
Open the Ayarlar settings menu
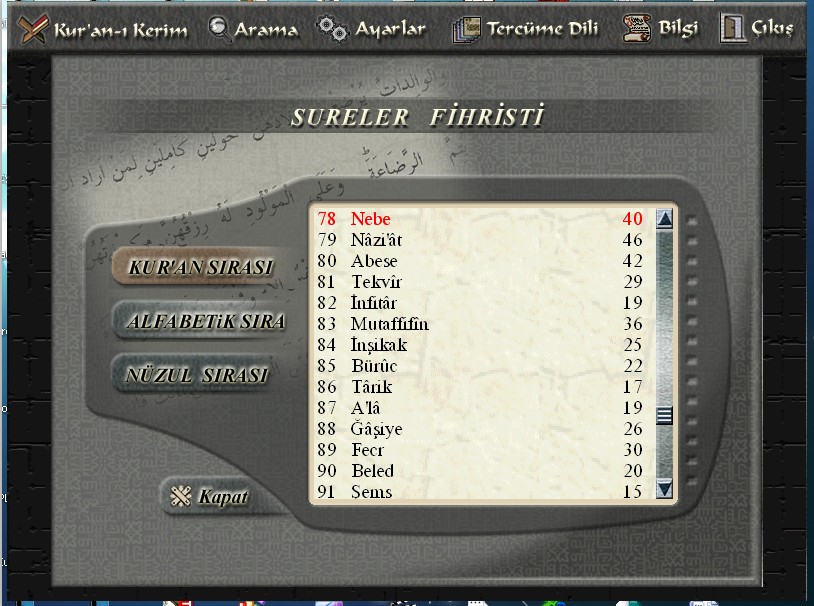click(372, 29)
